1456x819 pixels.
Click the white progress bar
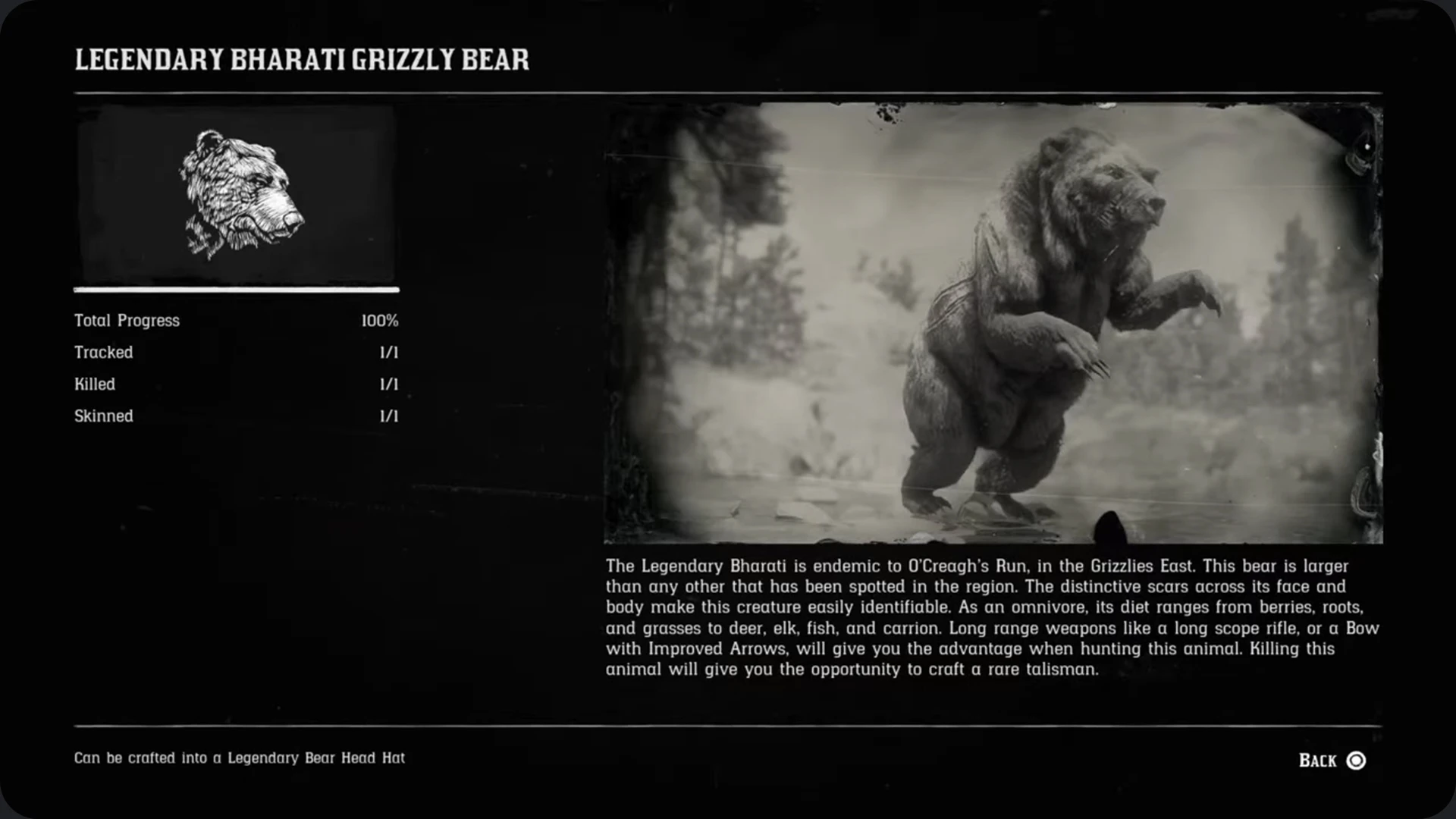point(235,290)
